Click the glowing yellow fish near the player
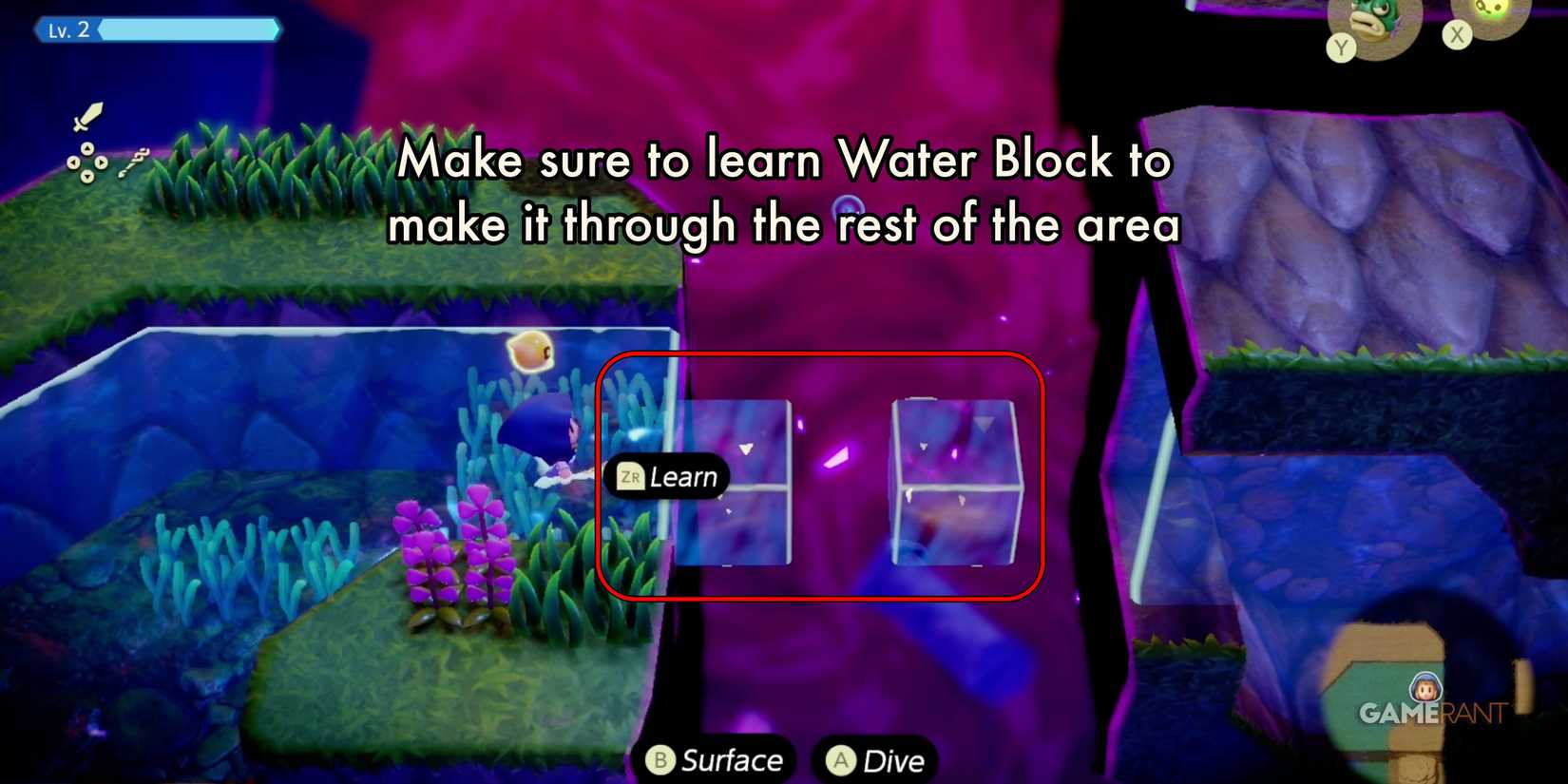This screenshot has height=784, width=1568. tap(532, 354)
